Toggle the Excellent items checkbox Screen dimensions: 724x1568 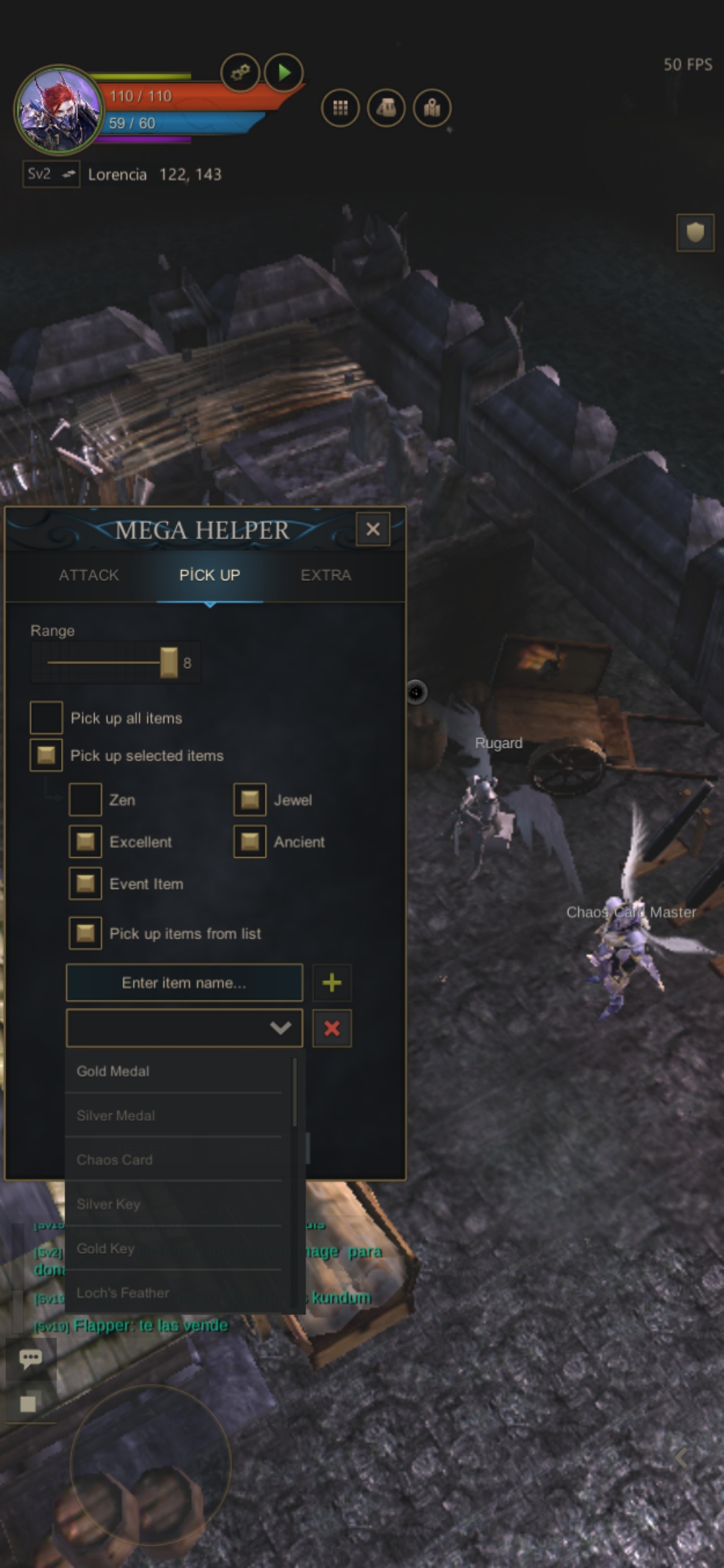pyautogui.click(x=85, y=842)
